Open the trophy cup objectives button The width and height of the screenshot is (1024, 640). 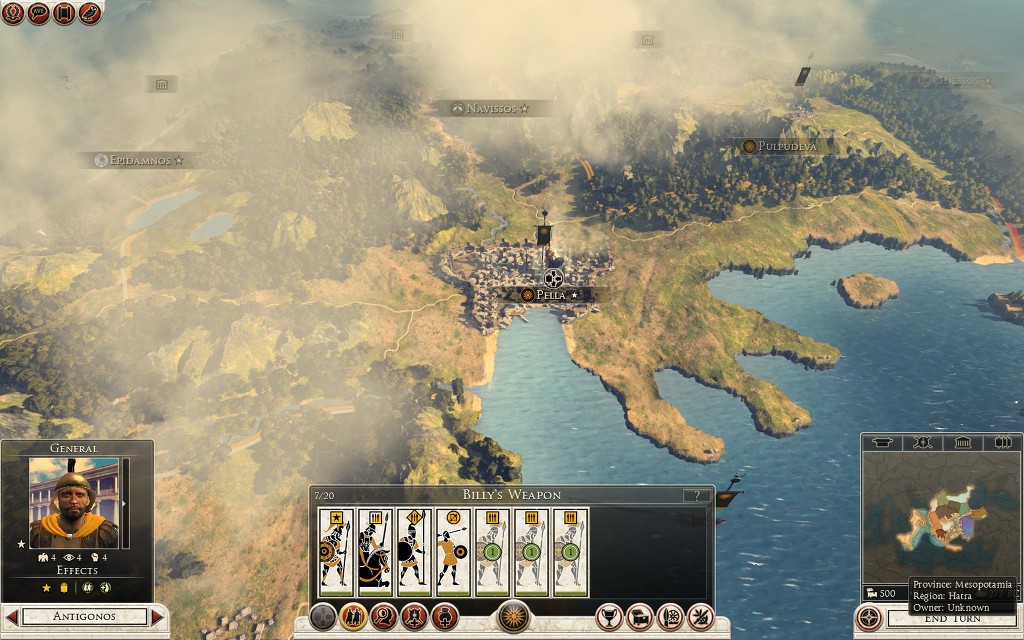[610, 616]
